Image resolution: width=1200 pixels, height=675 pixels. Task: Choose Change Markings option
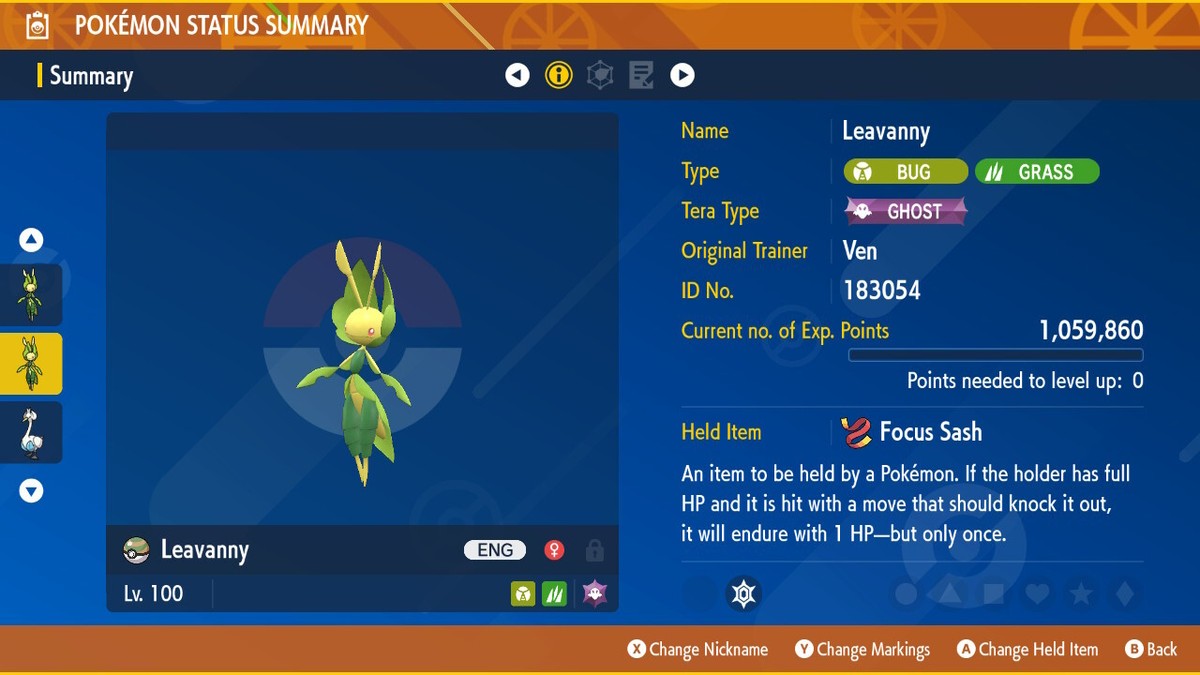point(862,649)
